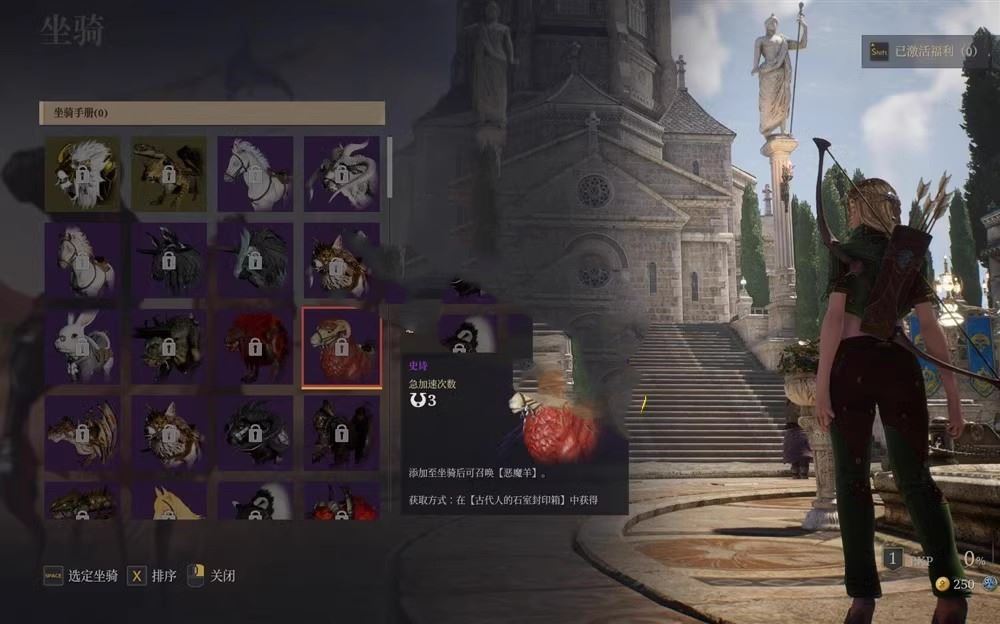Click the 坐骑手册 mount handbook header
This screenshot has height=624, width=1000.
coord(212,113)
